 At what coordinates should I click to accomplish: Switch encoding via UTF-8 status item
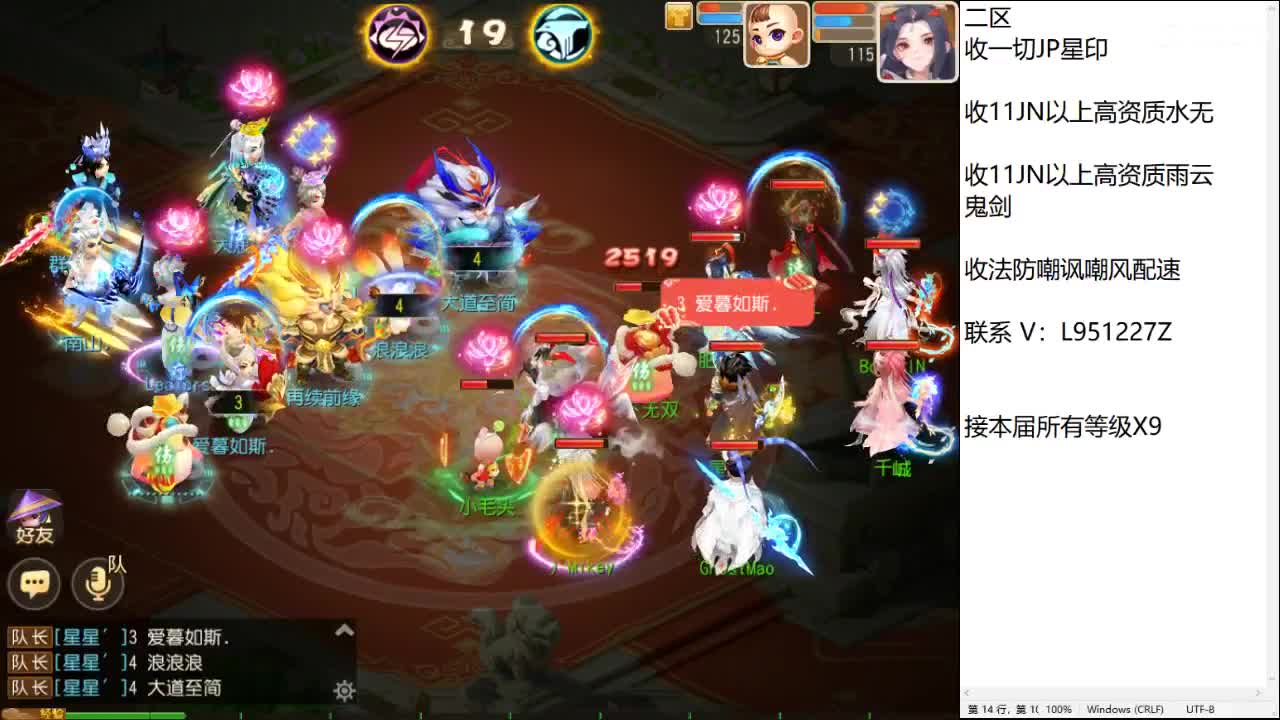(1200, 707)
